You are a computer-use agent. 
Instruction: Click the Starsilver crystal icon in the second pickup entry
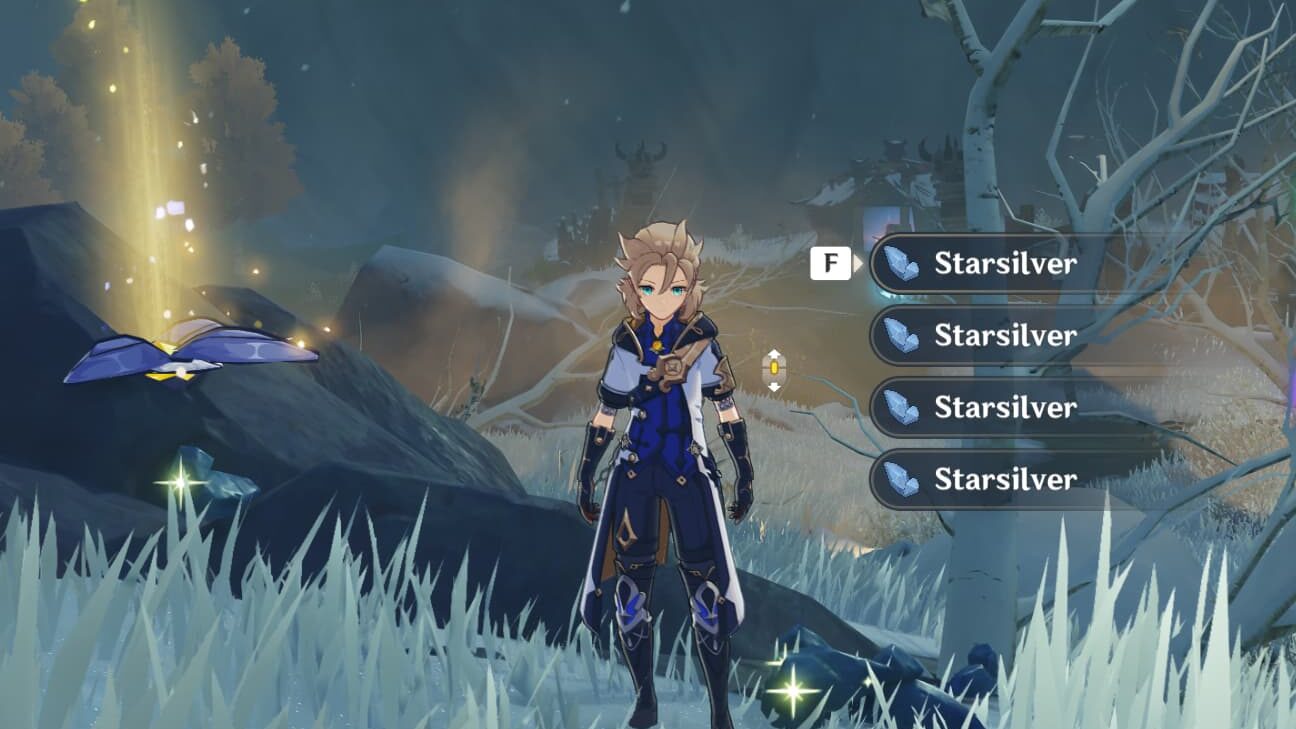904,336
